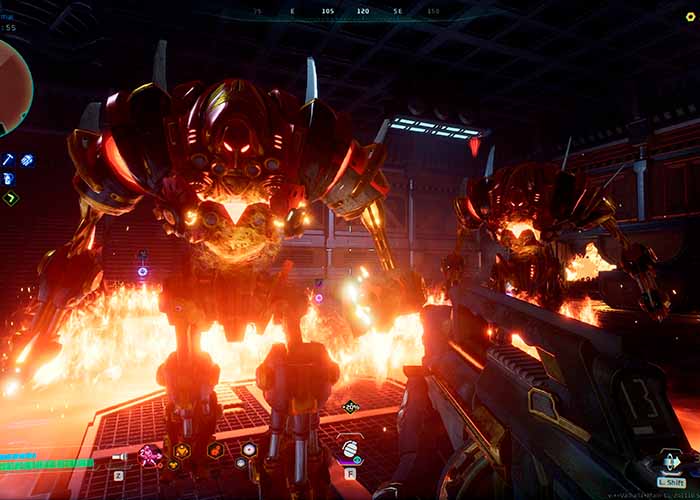The width and height of the screenshot is (700, 500).
Task: Choose the red swirl hexagon ability
Action: pyautogui.click(x=215, y=451)
